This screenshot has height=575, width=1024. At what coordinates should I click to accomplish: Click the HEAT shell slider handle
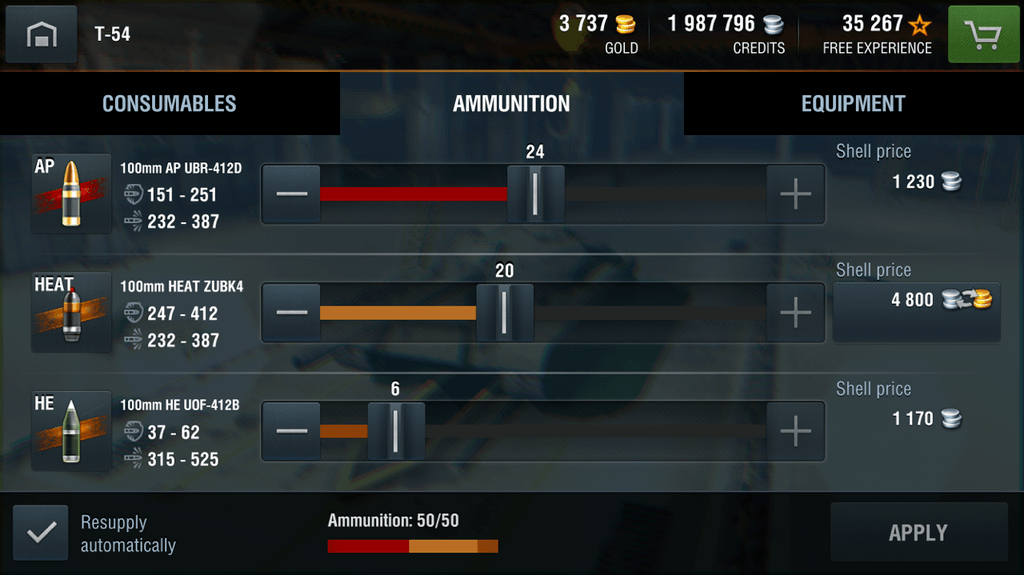(x=504, y=313)
